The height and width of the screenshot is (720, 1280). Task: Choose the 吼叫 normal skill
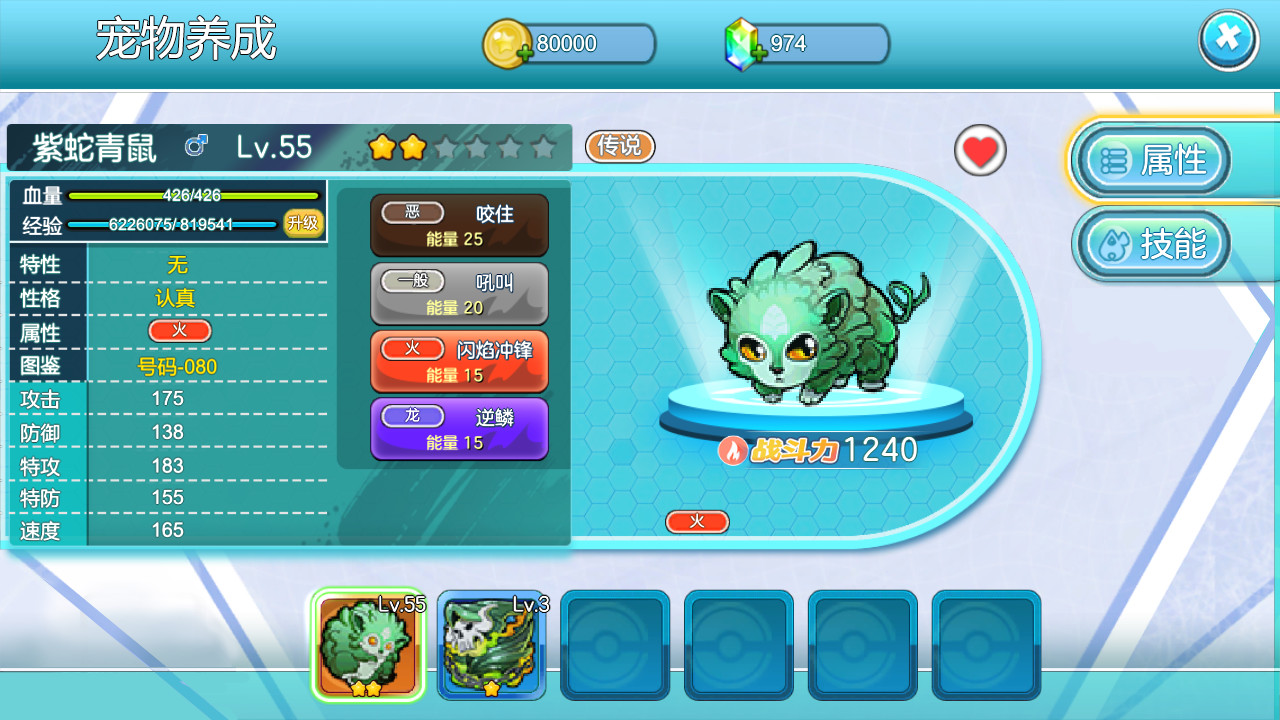click(x=459, y=293)
